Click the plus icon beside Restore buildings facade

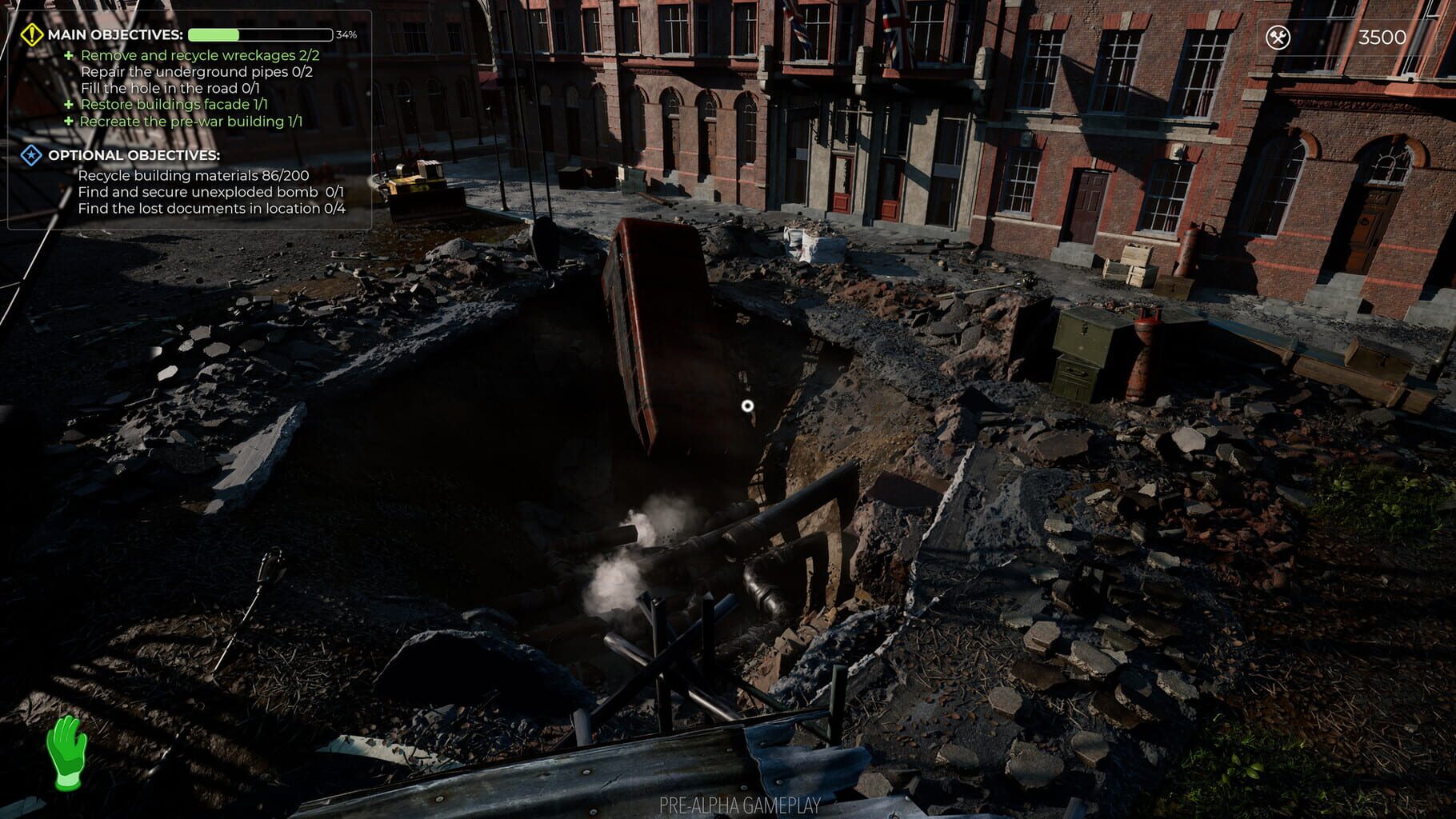tap(68, 105)
